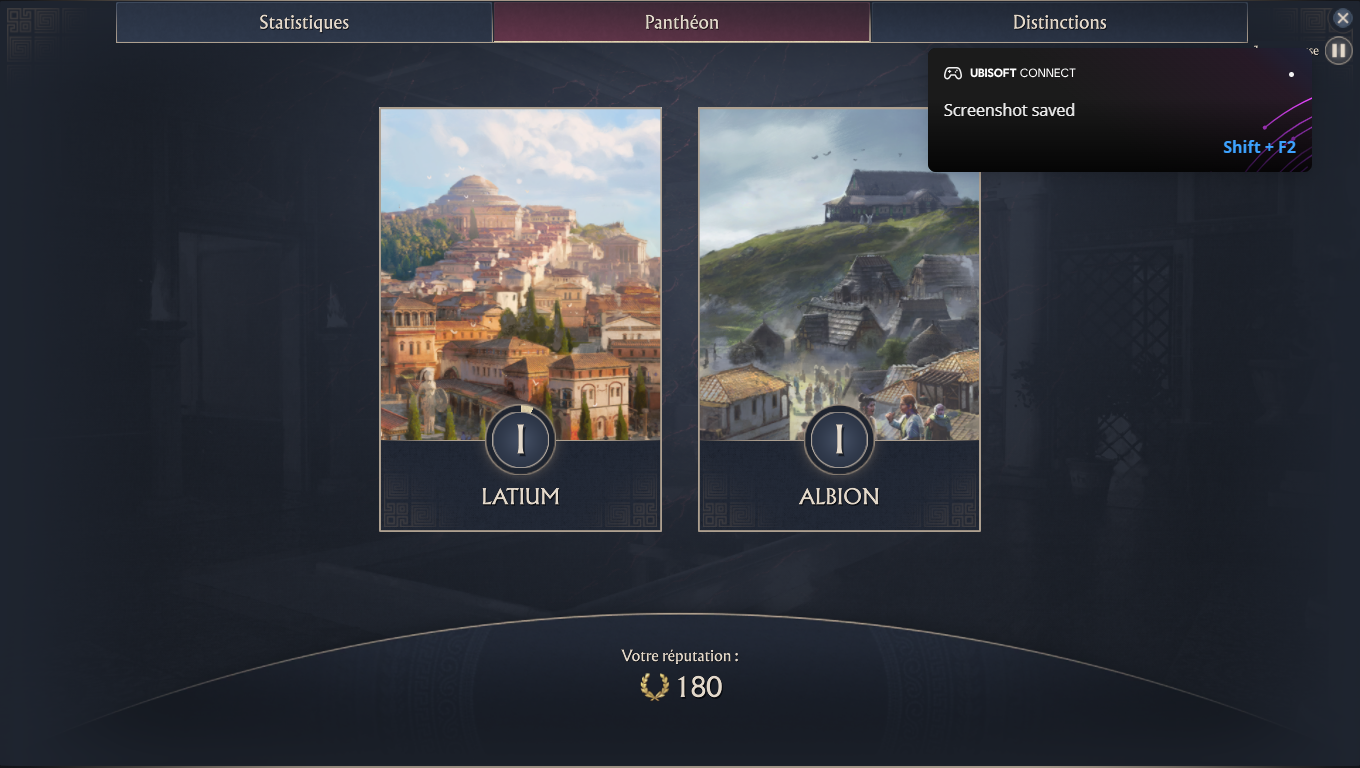Open the Panthéon tab
Screen dimensions: 1360x768
(681, 22)
